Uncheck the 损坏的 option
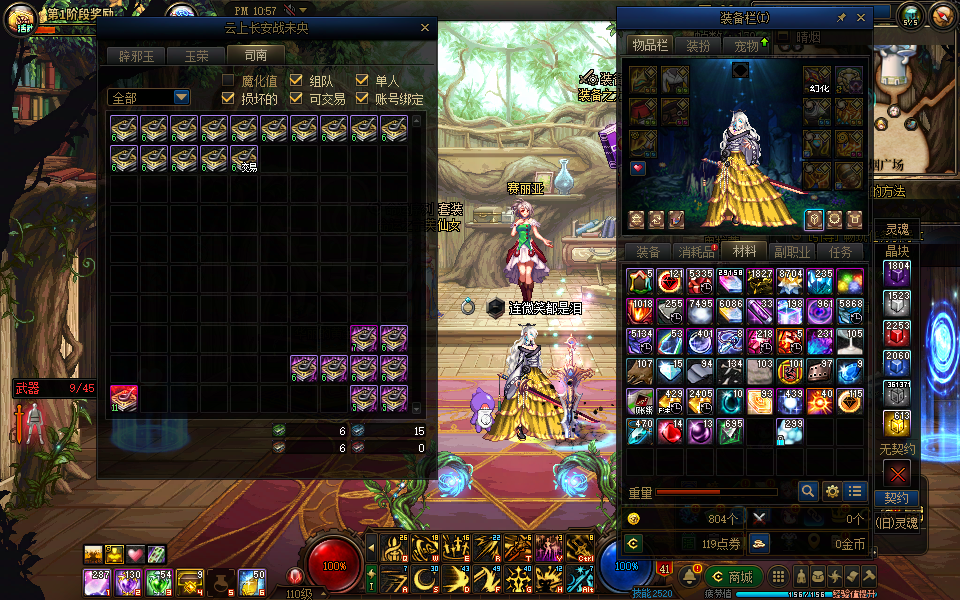Image resolution: width=960 pixels, height=600 pixels. pos(228,98)
